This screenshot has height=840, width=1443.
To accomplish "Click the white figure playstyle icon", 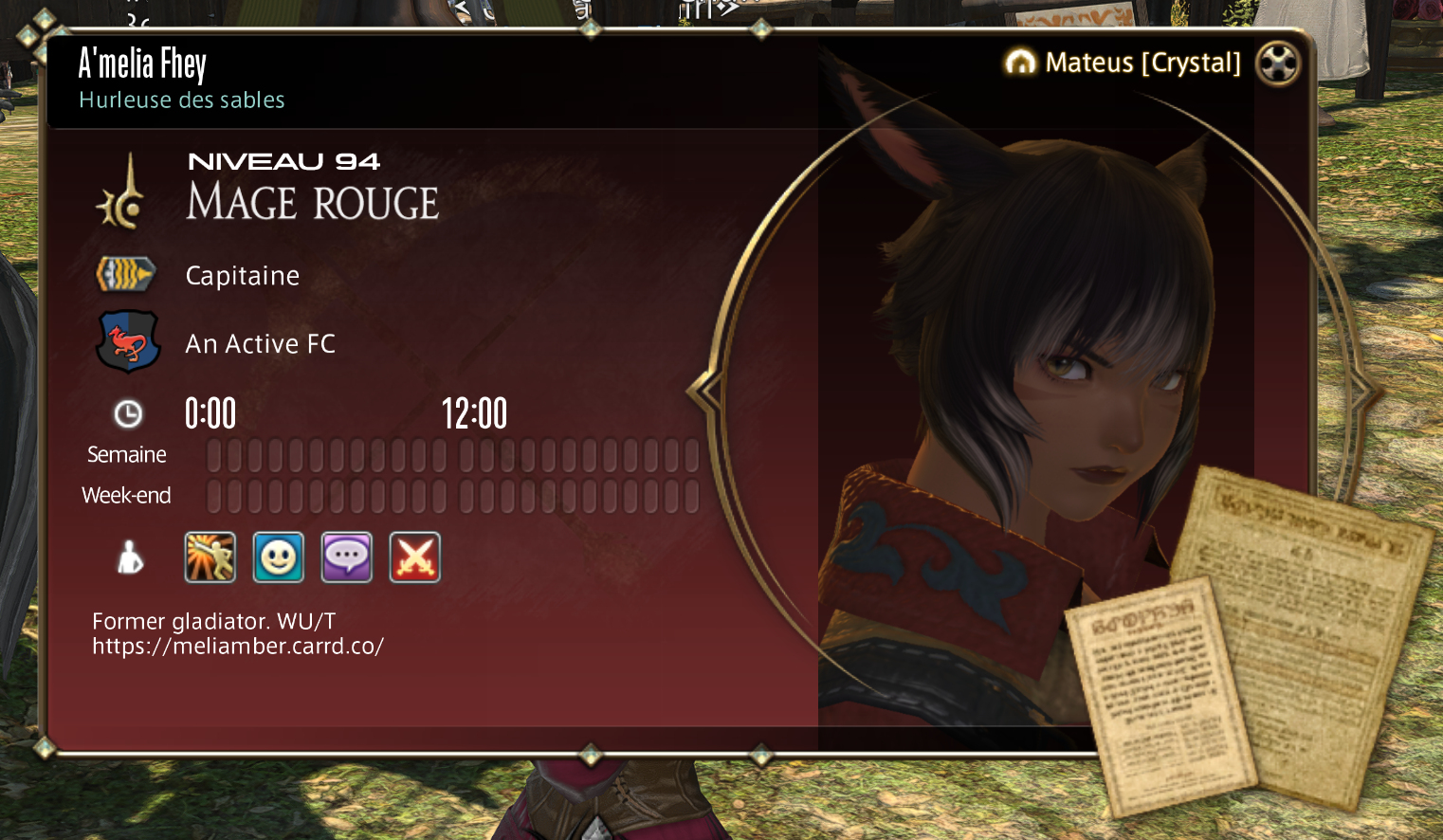I will (x=130, y=557).
